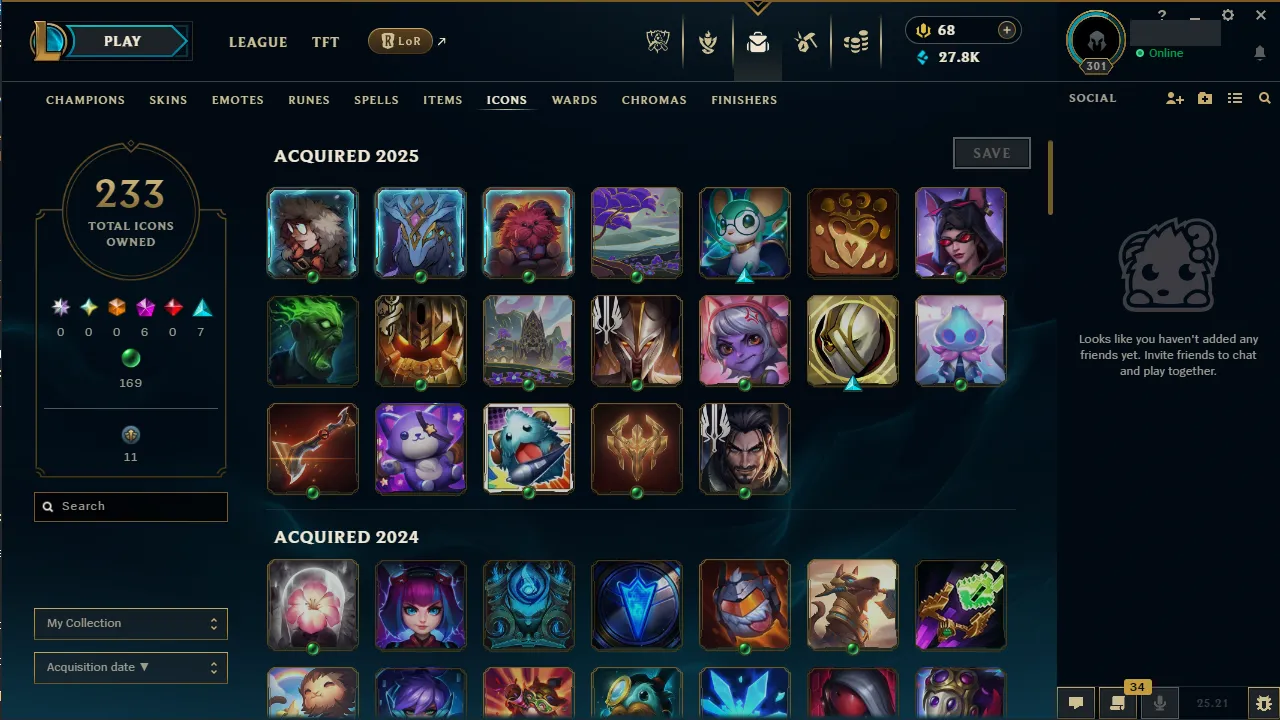This screenshot has height=720, width=1280.
Task: Open the Acquisition date sort dropdown
Action: (130, 667)
